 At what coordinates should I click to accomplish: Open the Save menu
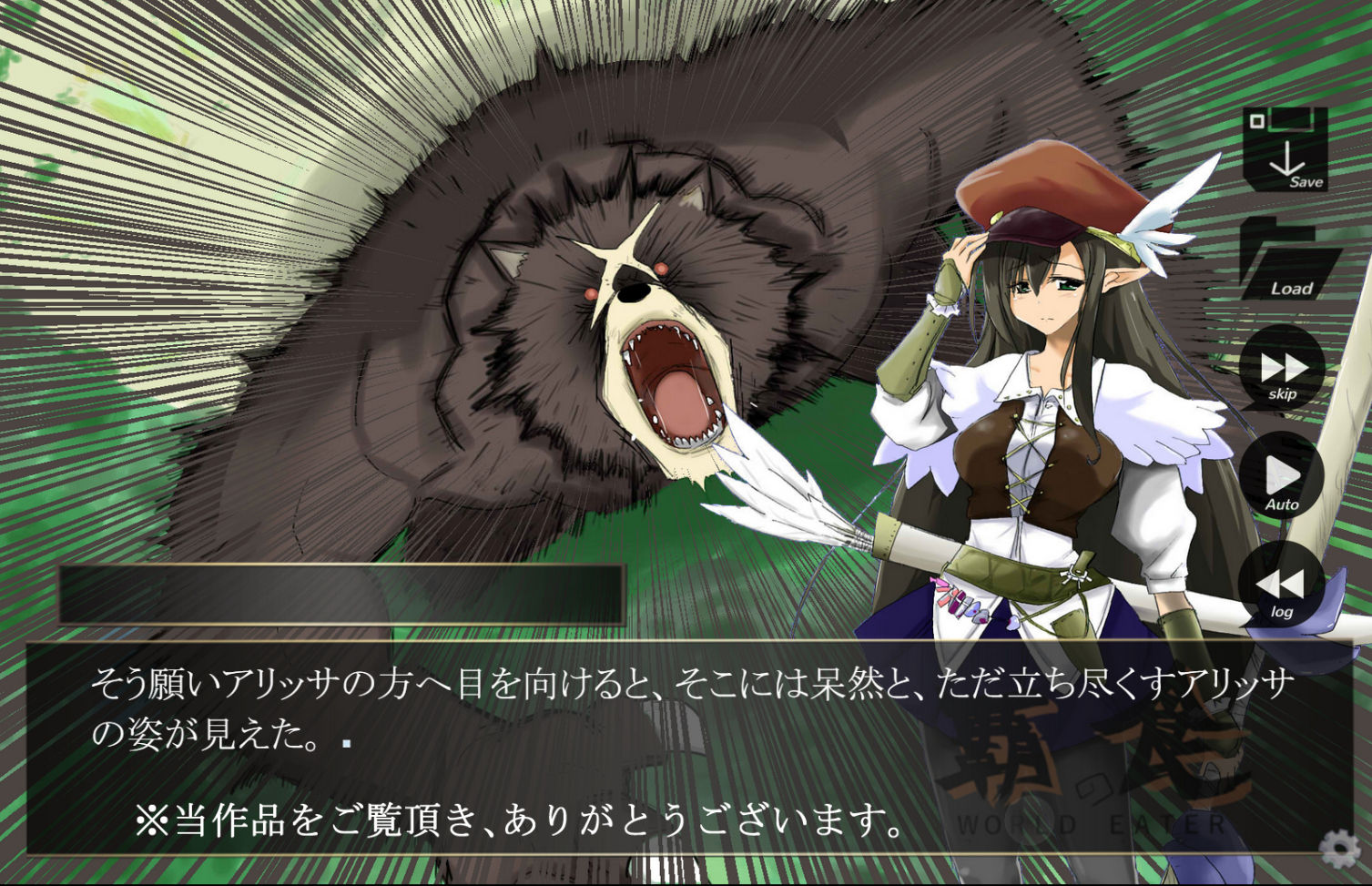(1286, 149)
